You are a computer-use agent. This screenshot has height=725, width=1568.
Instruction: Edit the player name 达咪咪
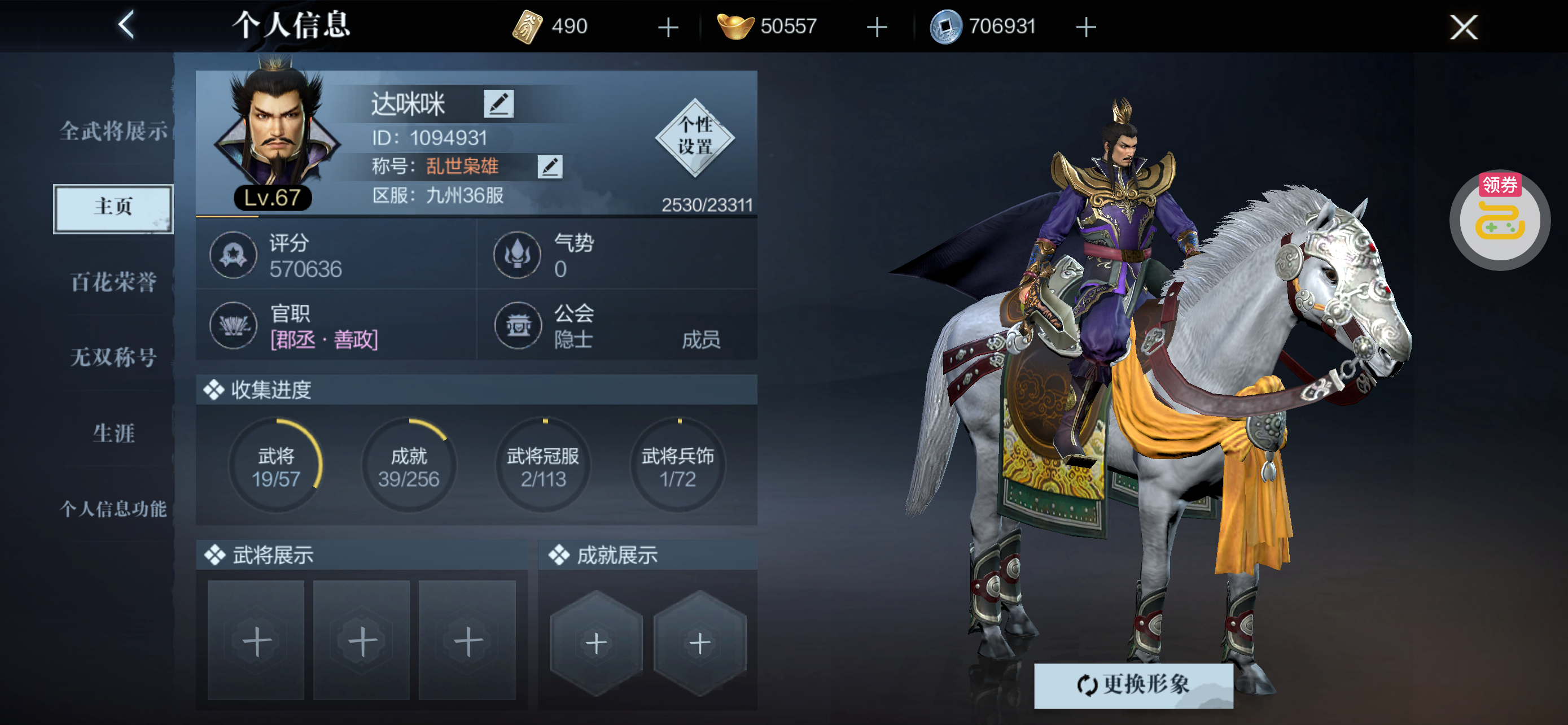[x=498, y=103]
